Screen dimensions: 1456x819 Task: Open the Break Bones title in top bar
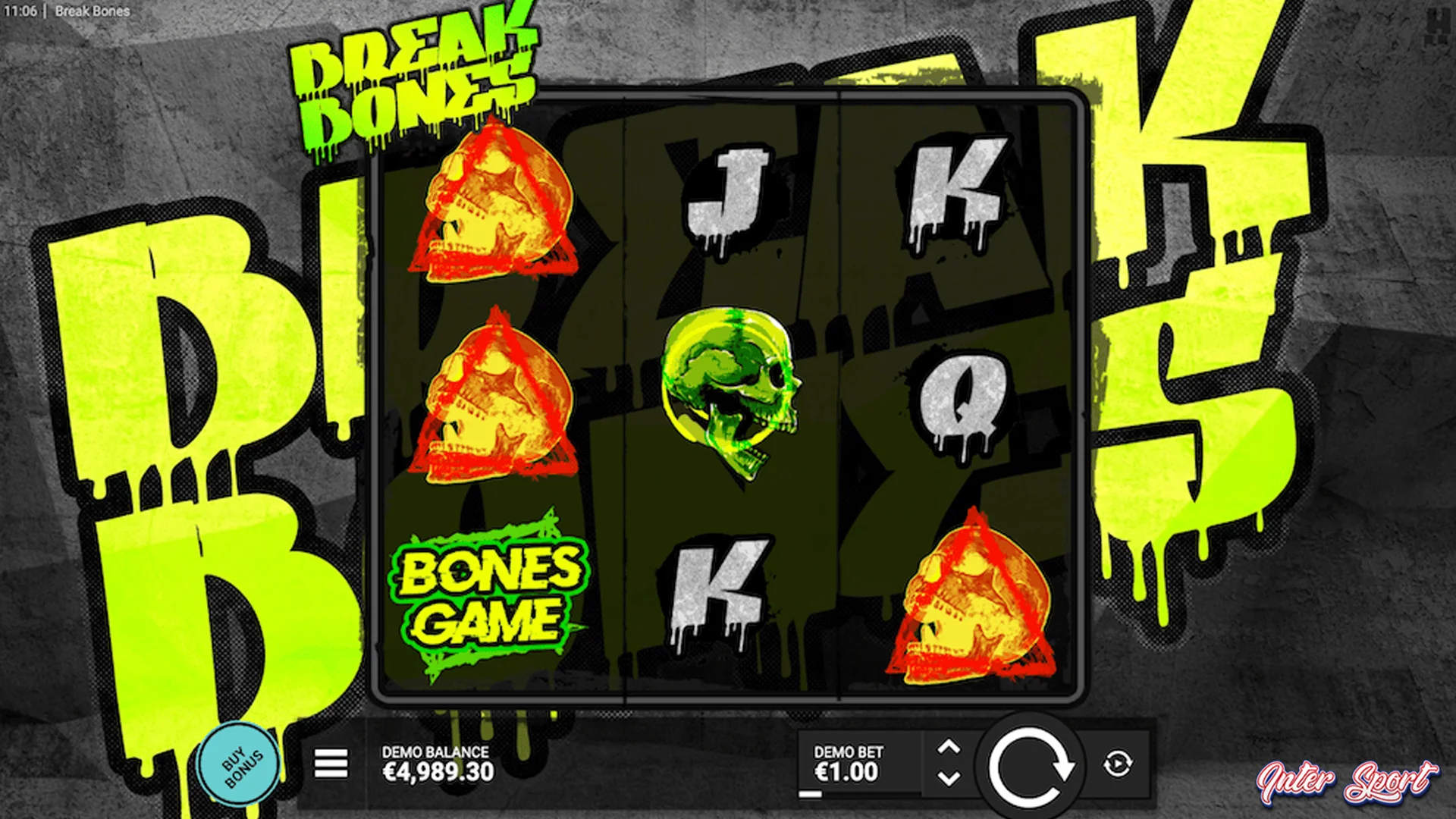point(91,11)
